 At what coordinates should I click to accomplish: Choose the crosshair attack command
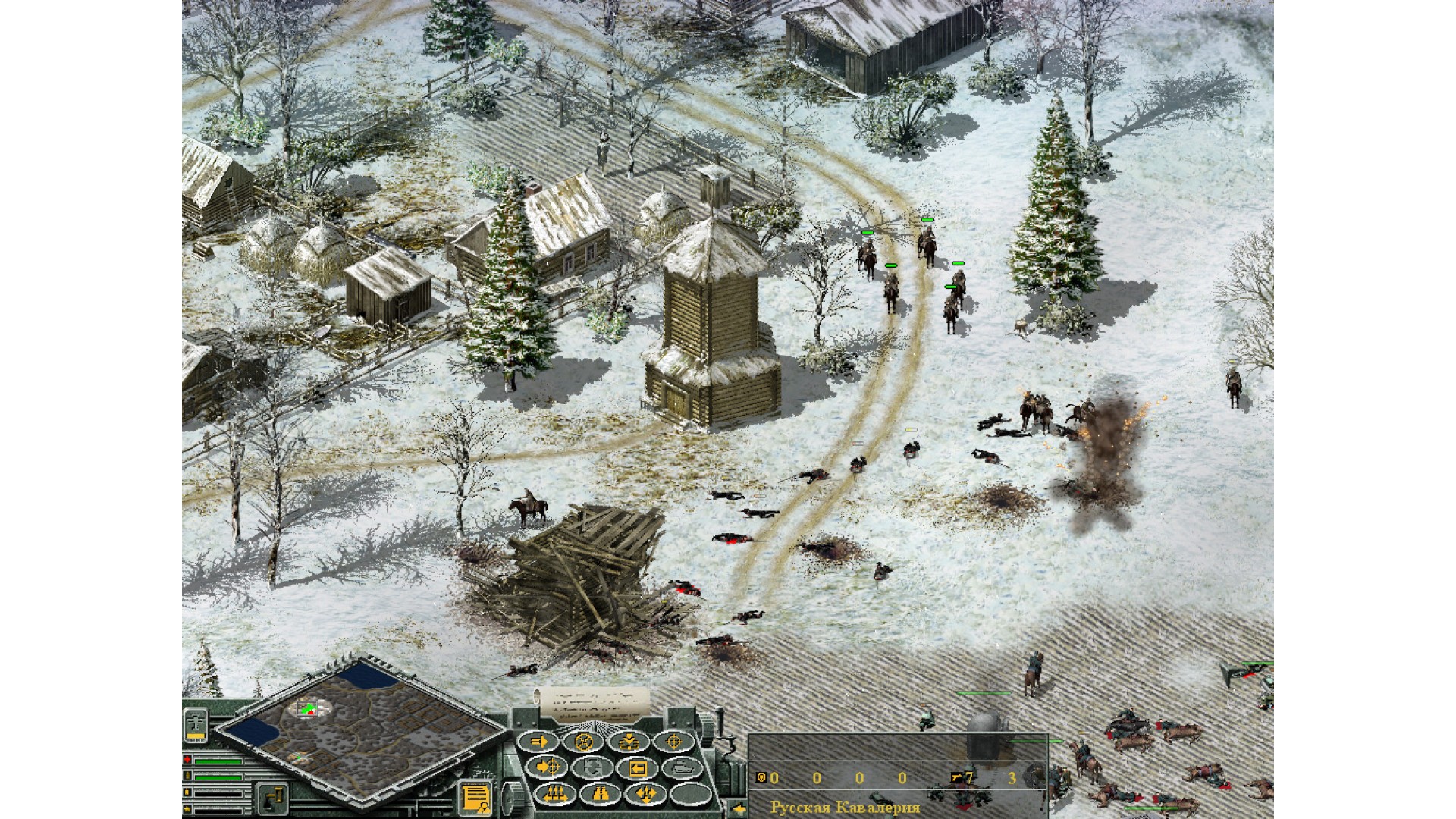coord(673,742)
